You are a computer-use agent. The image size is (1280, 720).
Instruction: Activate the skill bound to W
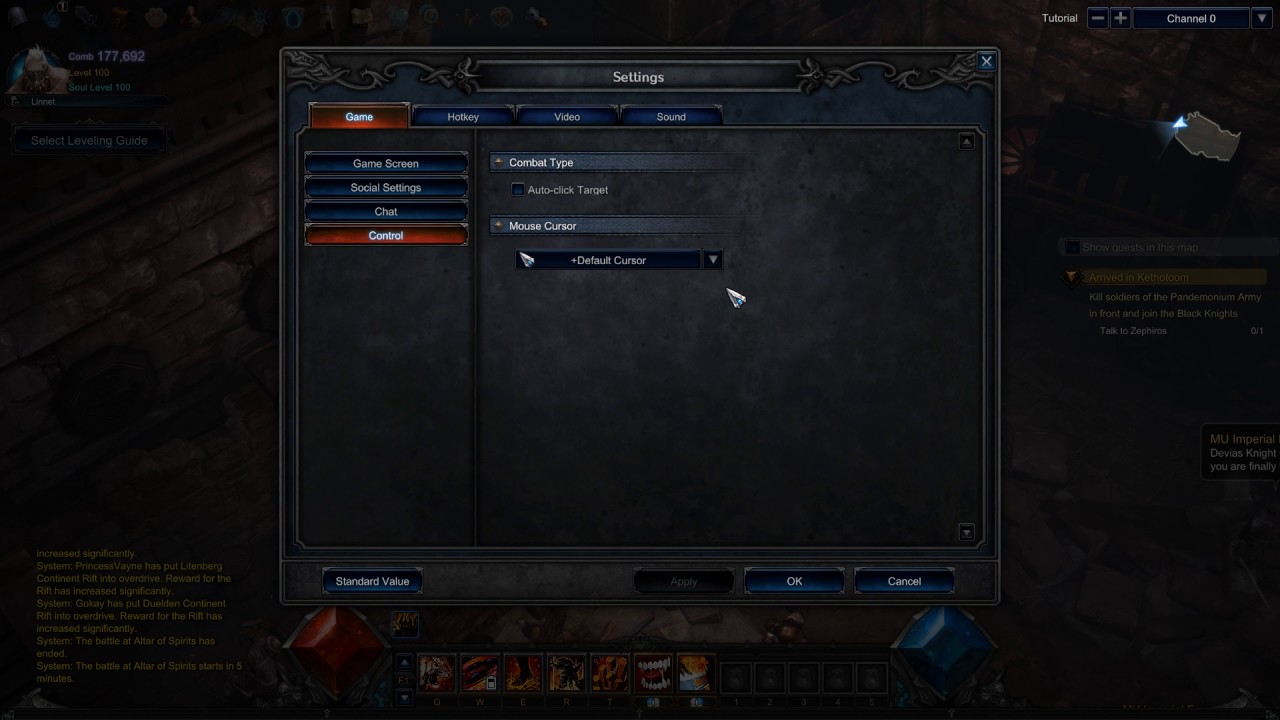[479, 672]
